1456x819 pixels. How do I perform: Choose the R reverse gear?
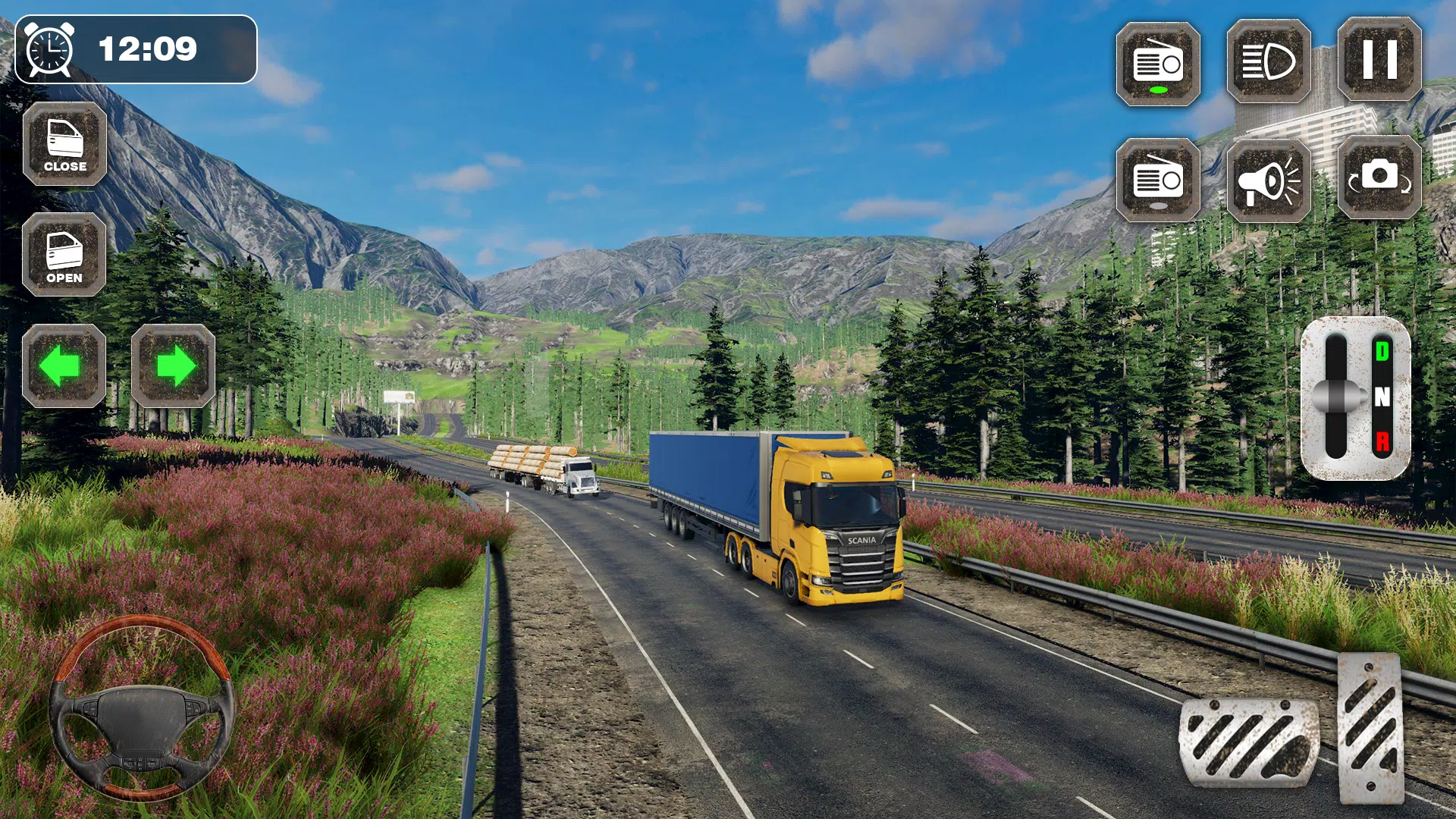[1382, 441]
